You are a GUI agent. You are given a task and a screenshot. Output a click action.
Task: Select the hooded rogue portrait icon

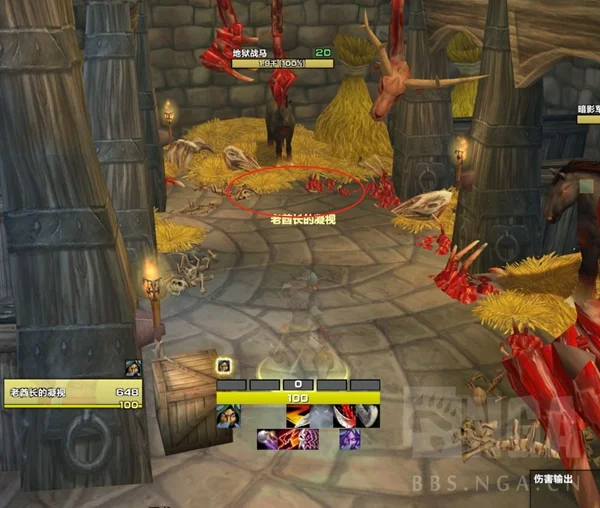(228, 416)
